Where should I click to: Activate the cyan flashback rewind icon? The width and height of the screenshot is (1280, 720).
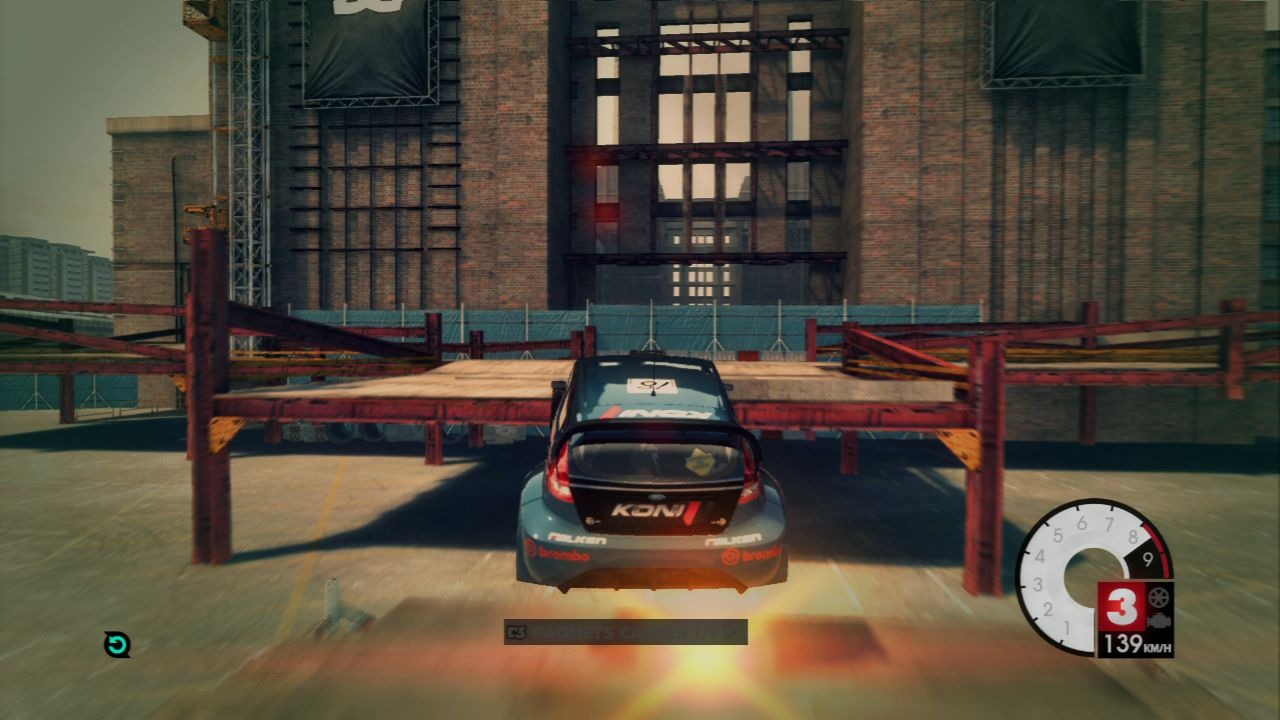(117, 644)
